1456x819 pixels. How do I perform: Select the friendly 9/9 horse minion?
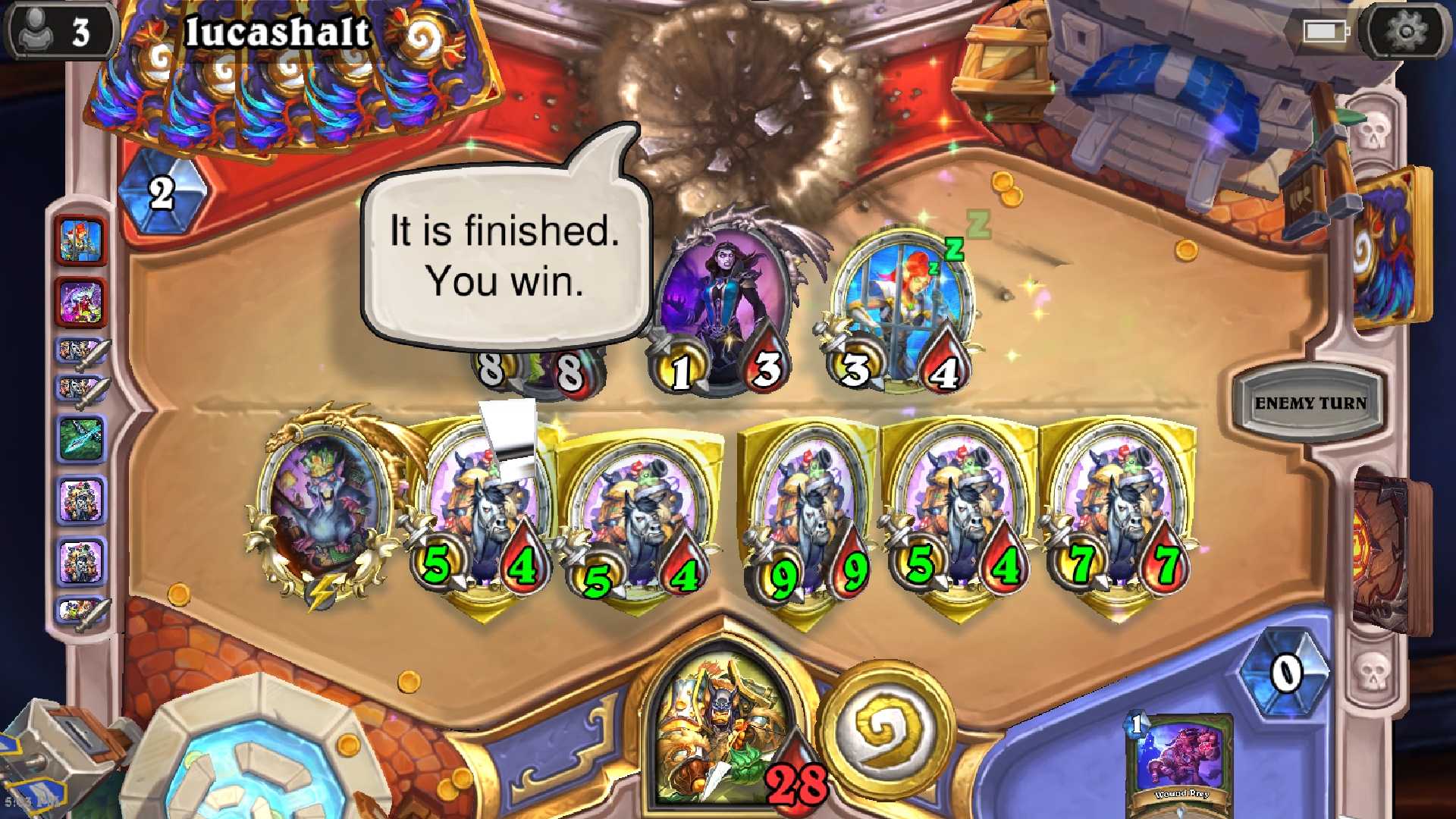click(x=810, y=516)
